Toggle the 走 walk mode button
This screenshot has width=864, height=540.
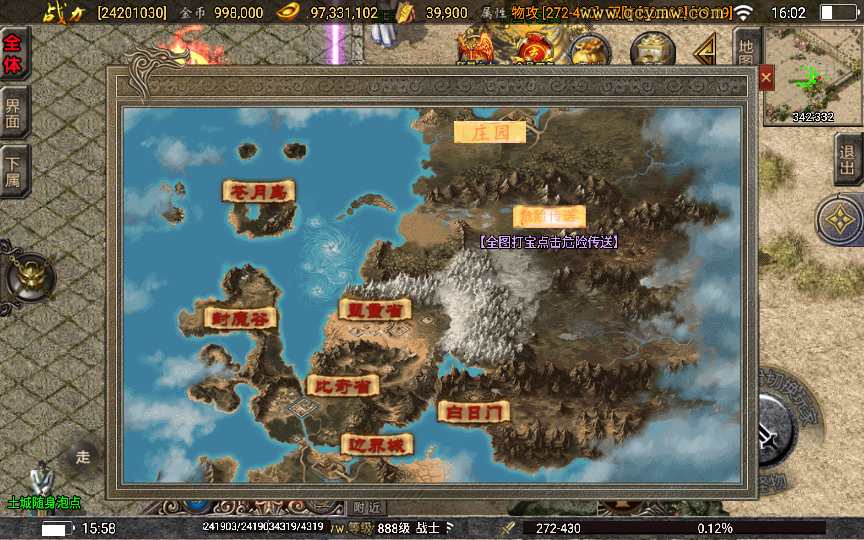(x=83, y=457)
